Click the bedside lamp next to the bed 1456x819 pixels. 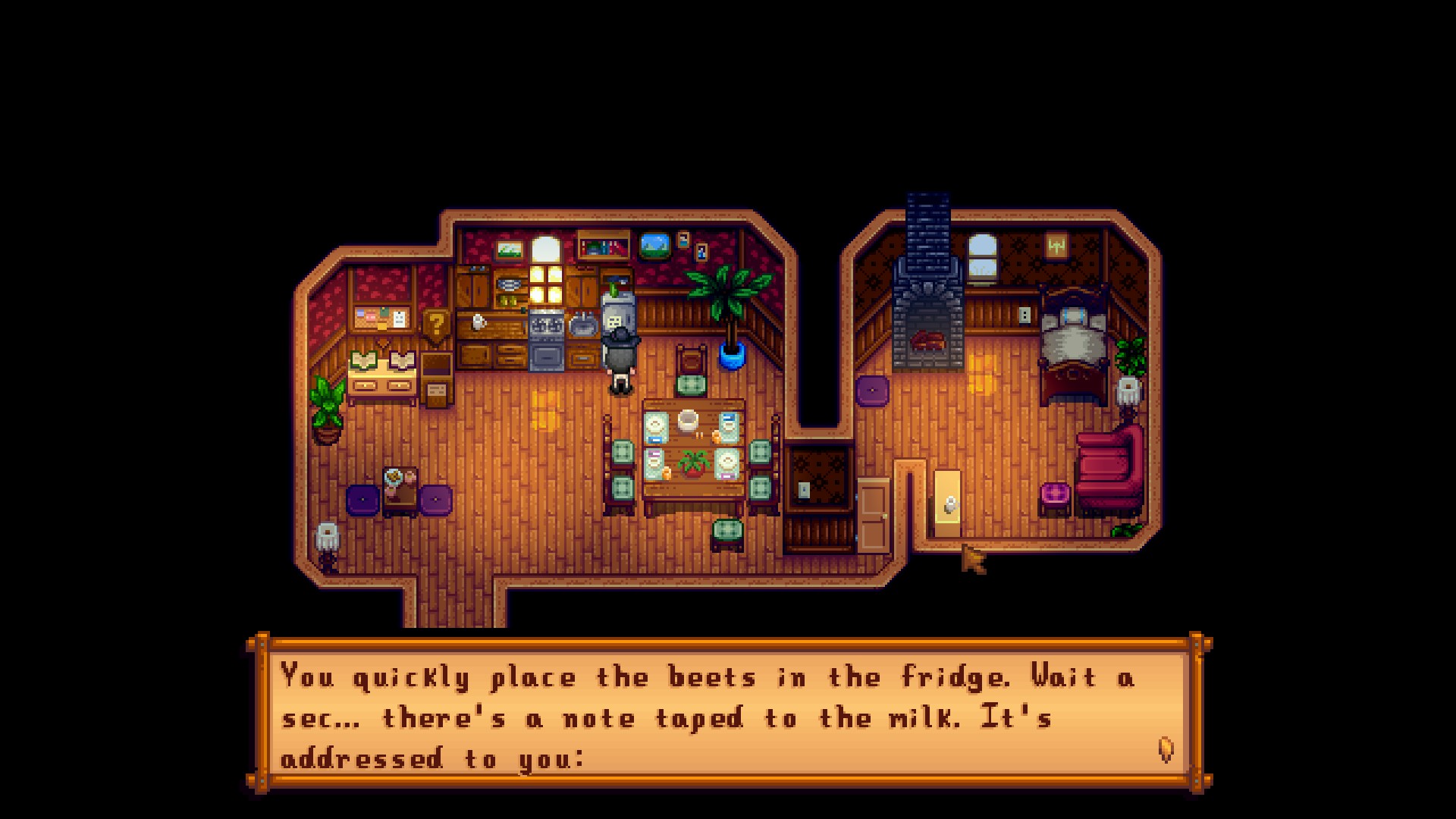pyautogui.click(x=1131, y=391)
